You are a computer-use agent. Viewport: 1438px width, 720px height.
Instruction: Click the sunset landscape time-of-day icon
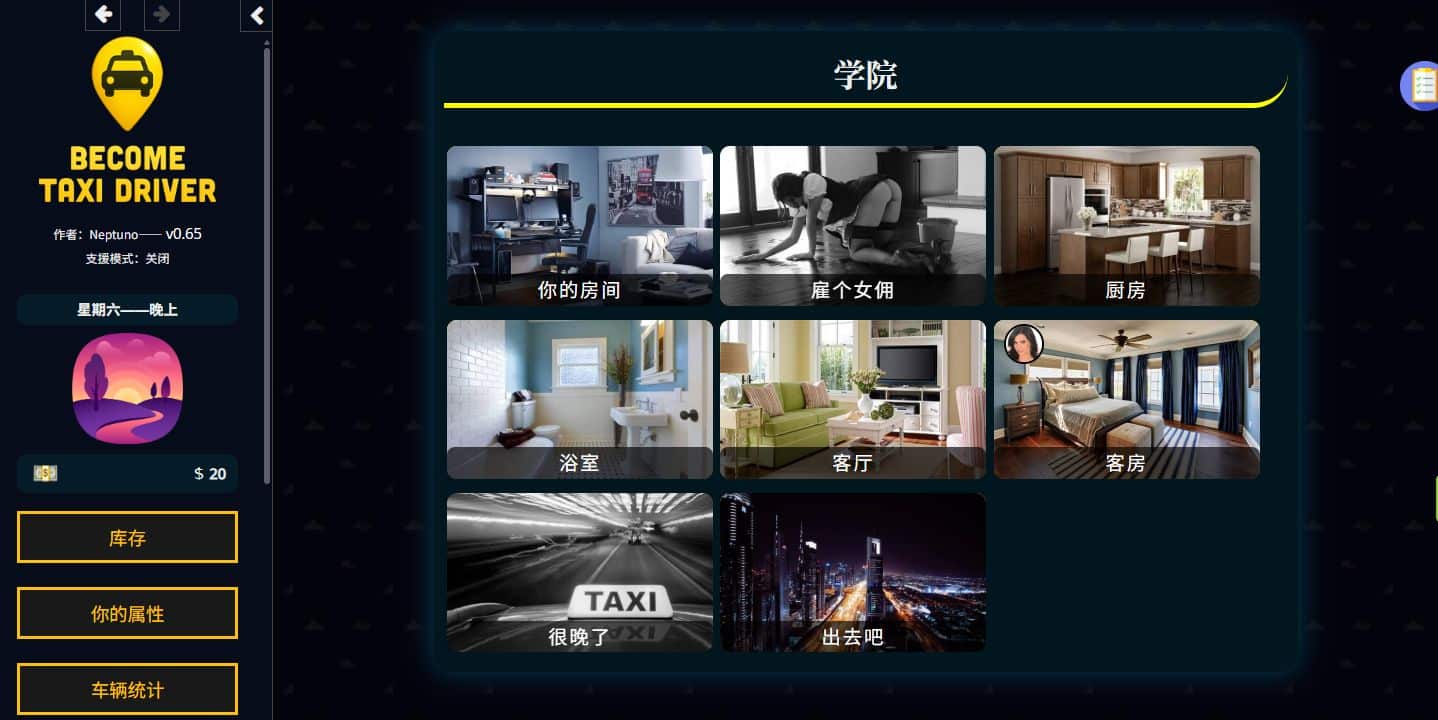pos(127,388)
